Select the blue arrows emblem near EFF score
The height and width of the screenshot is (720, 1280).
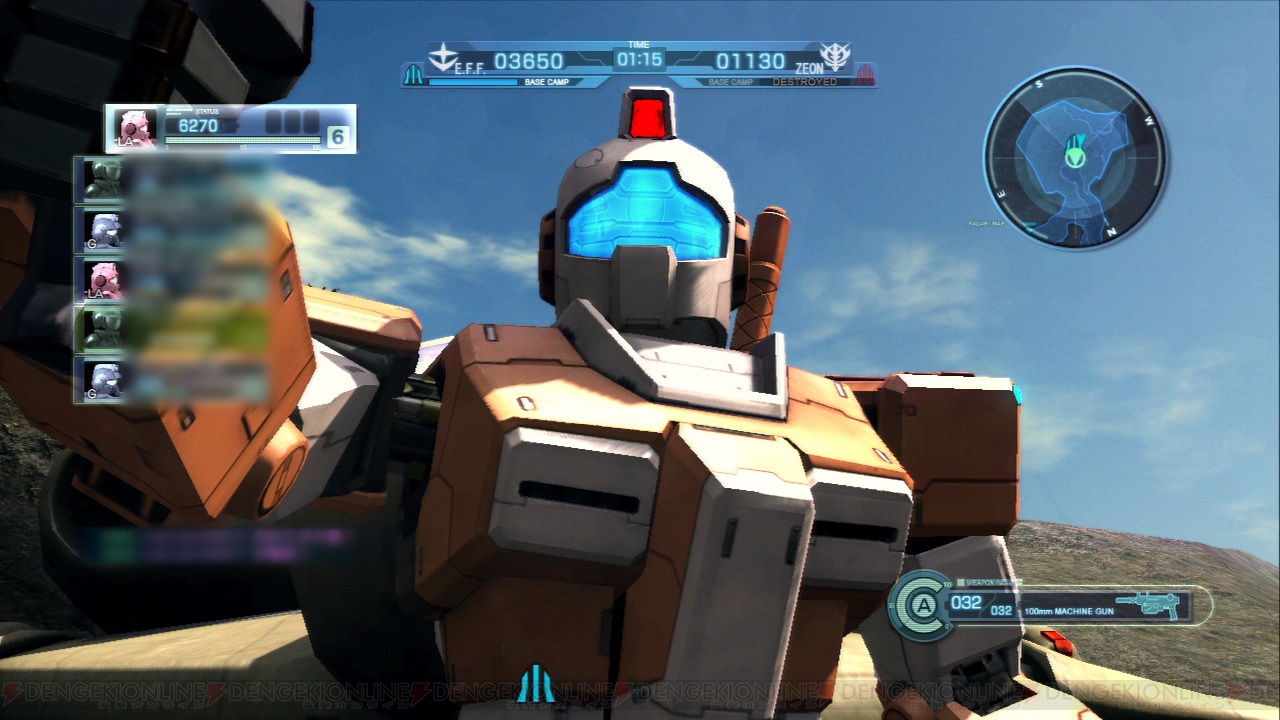click(415, 73)
